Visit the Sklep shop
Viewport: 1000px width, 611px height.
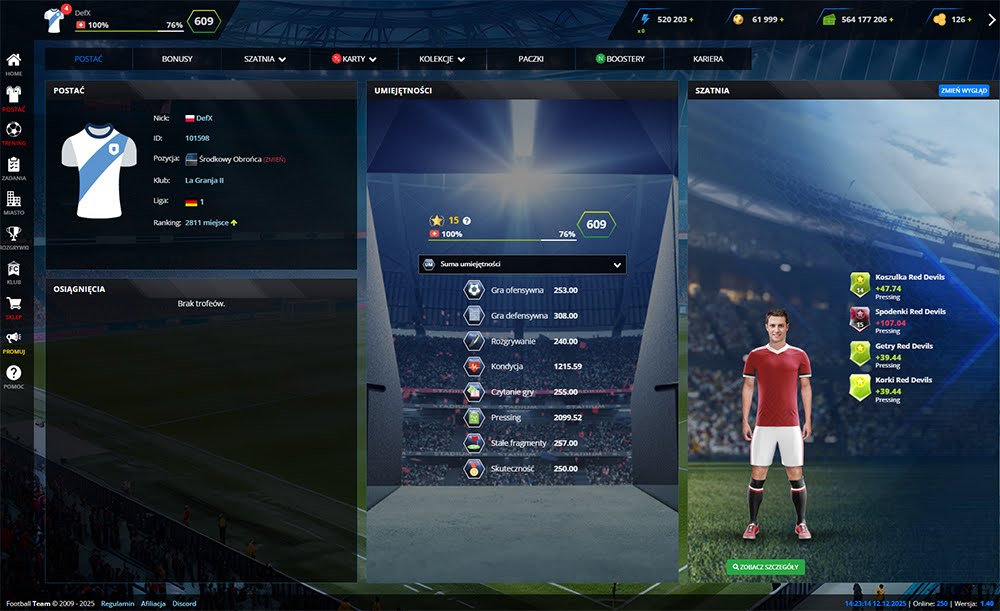(14, 308)
